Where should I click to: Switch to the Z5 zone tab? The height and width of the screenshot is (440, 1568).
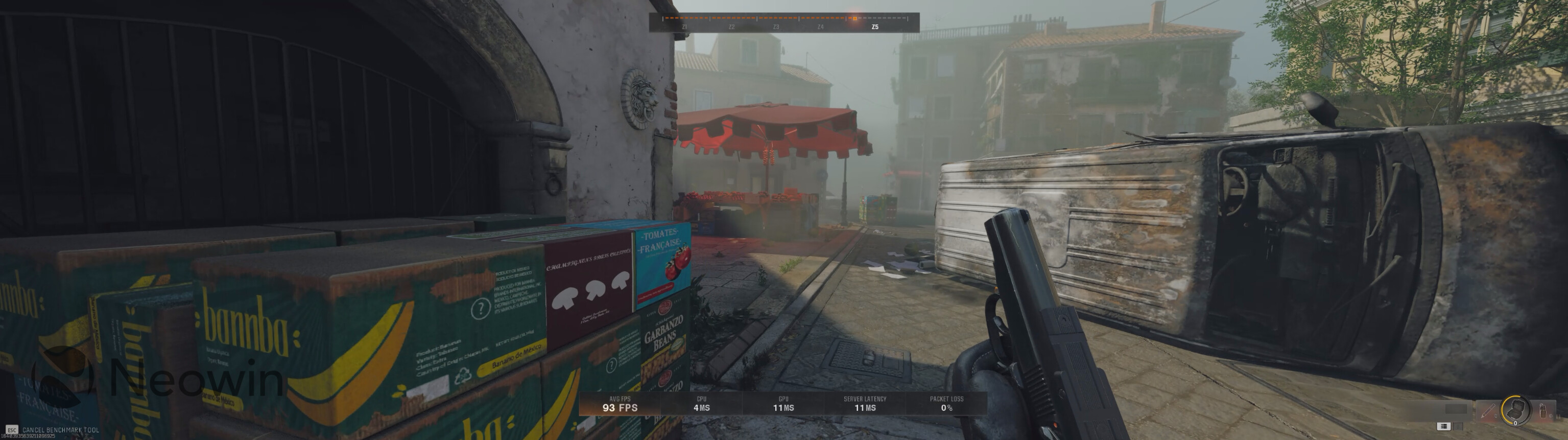pyautogui.click(x=875, y=28)
